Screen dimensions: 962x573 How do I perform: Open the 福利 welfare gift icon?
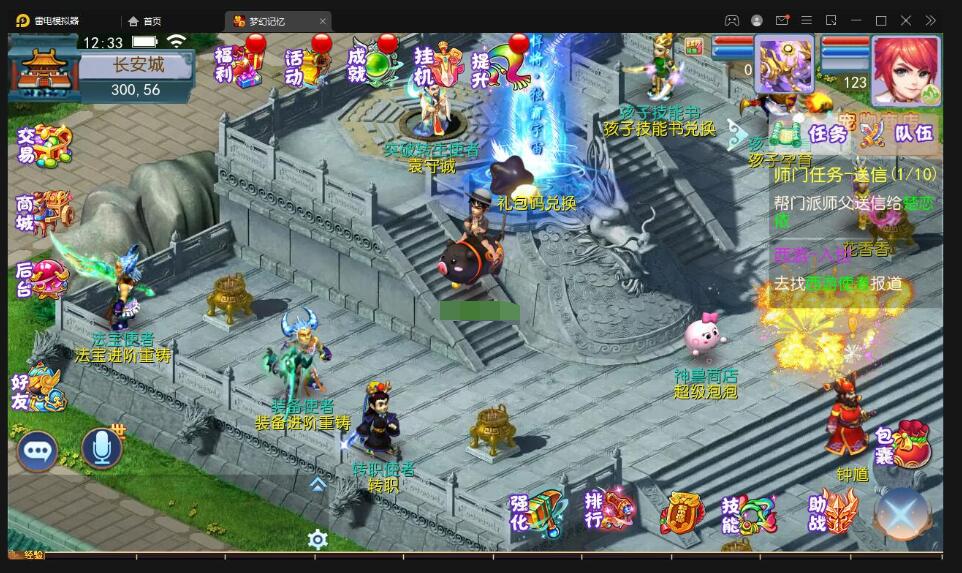pyautogui.click(x=236, y=63)
